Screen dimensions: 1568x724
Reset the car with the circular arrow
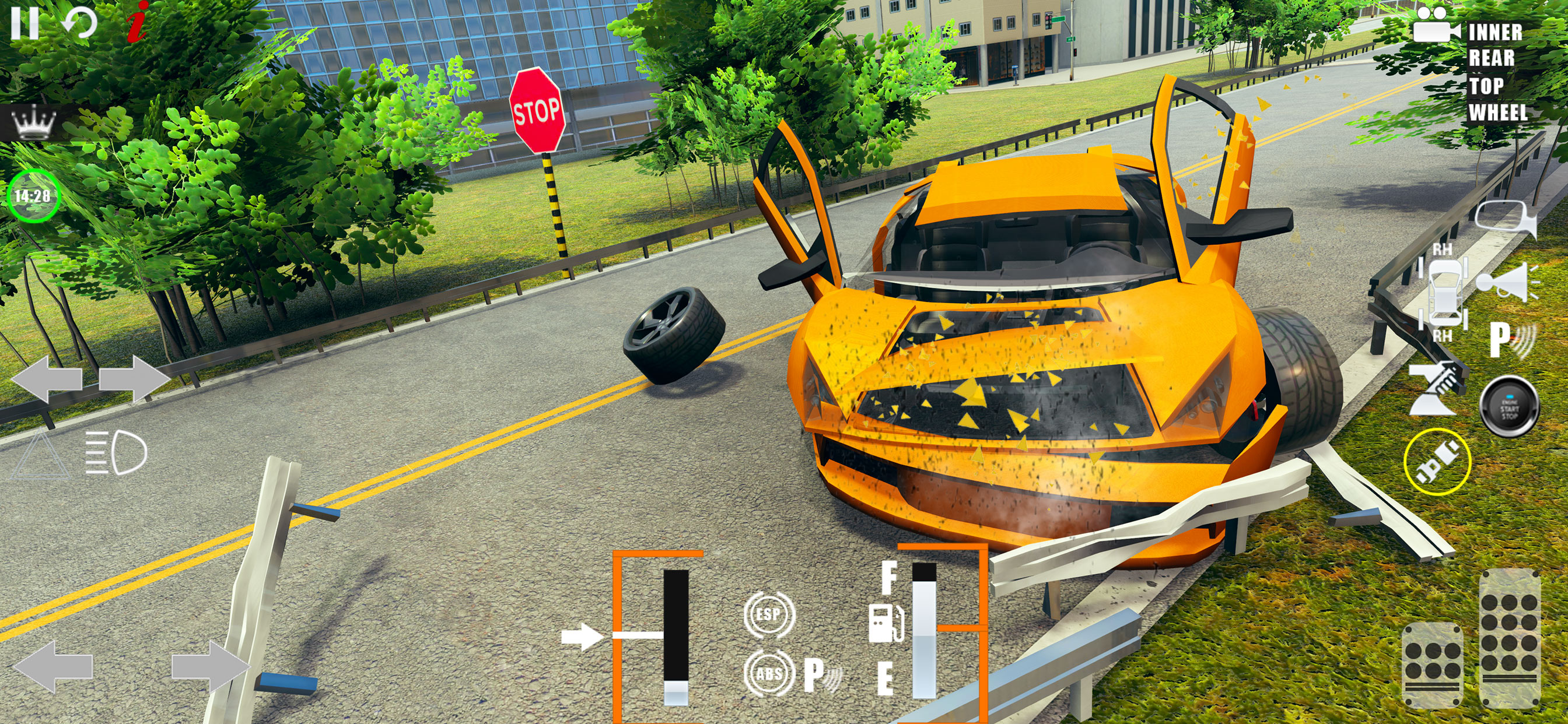pyautogui.click(x=80, y=23)
